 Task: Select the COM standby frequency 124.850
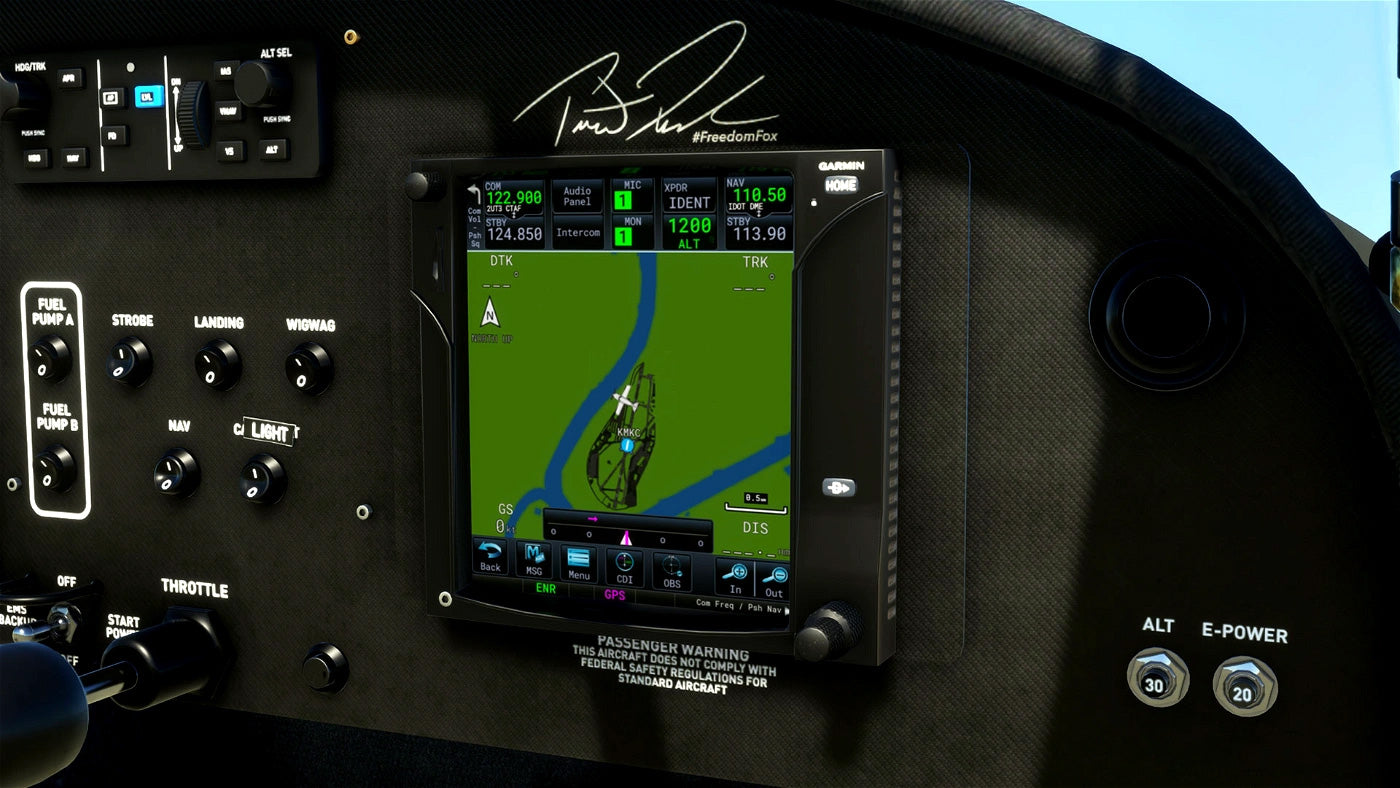point(514,234)
